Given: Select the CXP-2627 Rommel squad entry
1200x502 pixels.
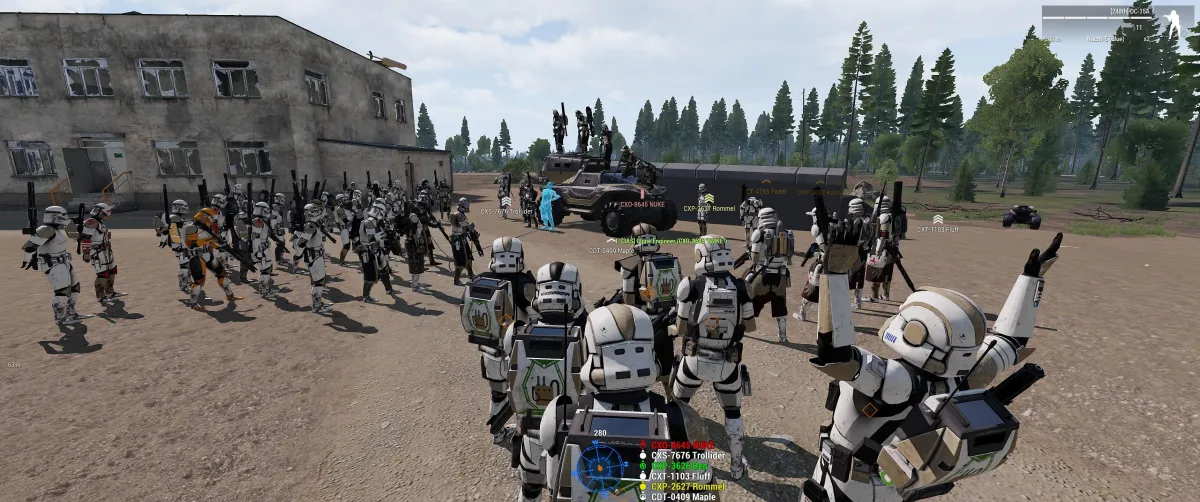Looking at the screenshot, I should [685, 487].
